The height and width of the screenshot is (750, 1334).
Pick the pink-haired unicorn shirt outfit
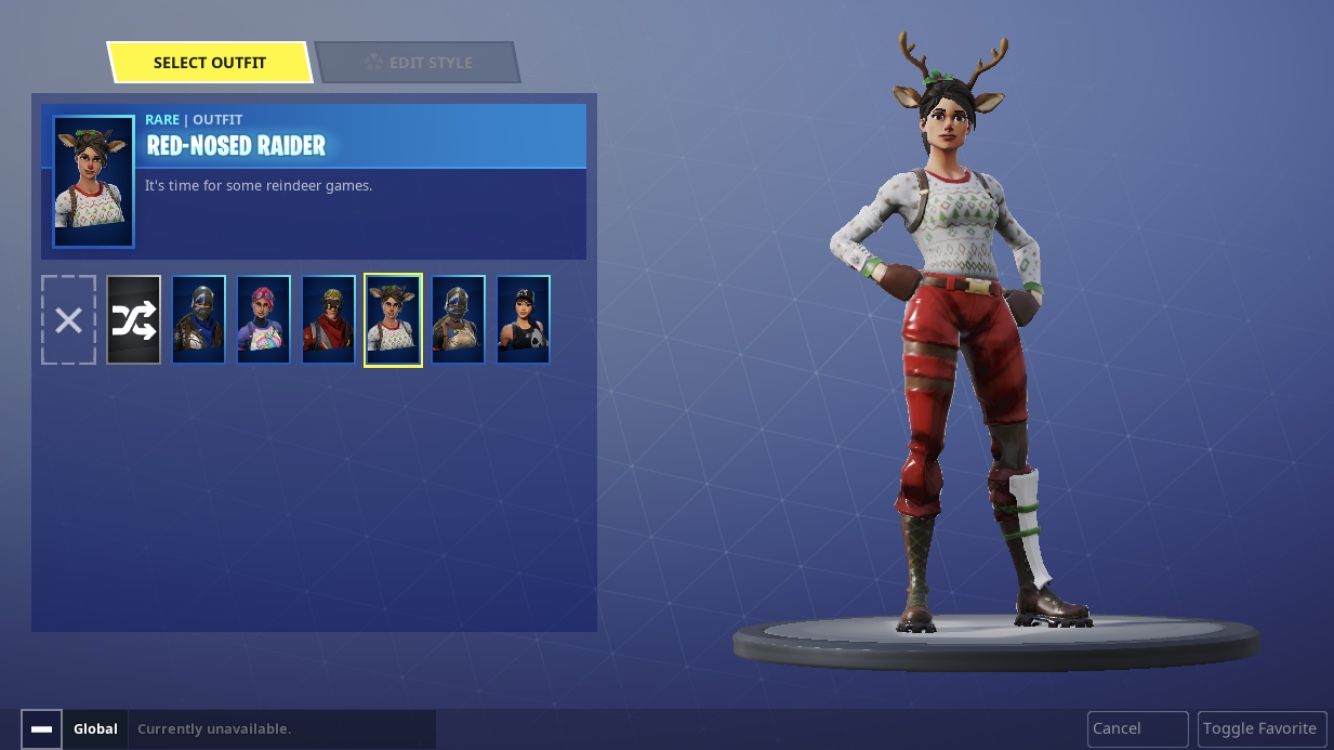pos(264,320)
